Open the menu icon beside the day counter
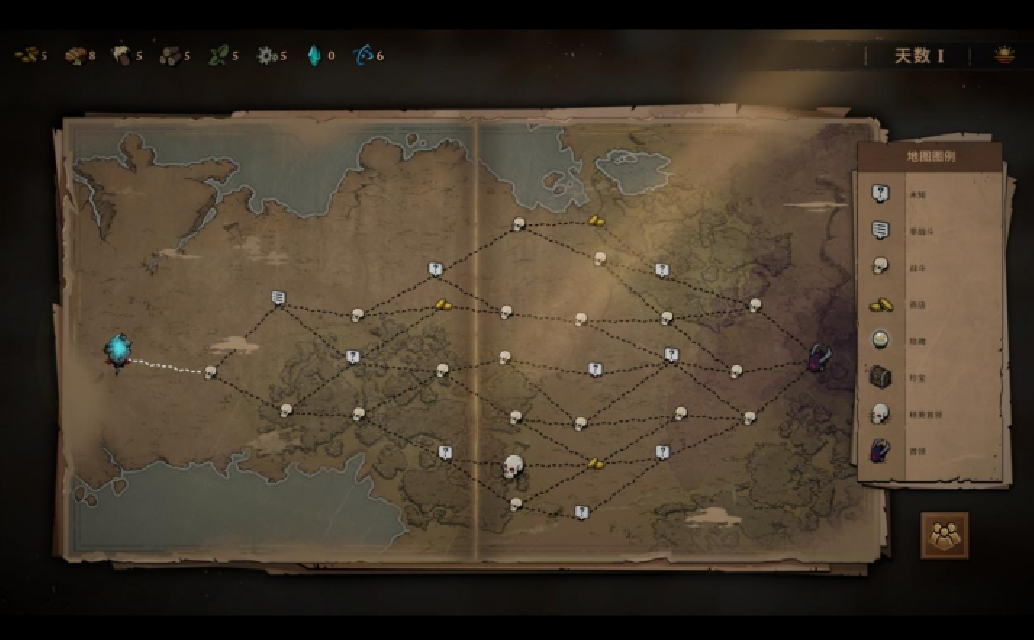Image resolution: width=1034 pixels, height=640 pixels. (1004, 56)
